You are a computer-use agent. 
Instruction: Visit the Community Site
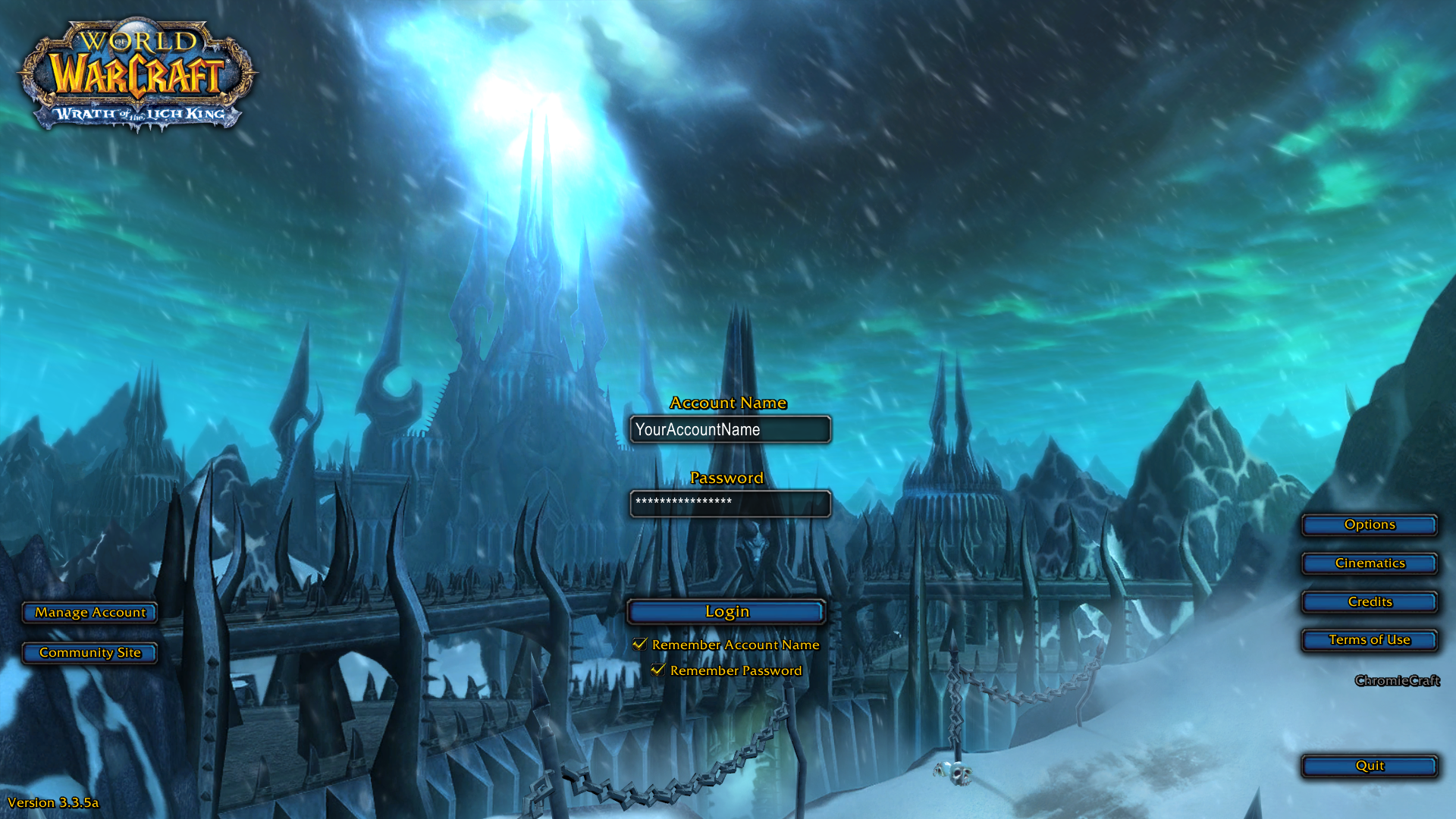89,652
